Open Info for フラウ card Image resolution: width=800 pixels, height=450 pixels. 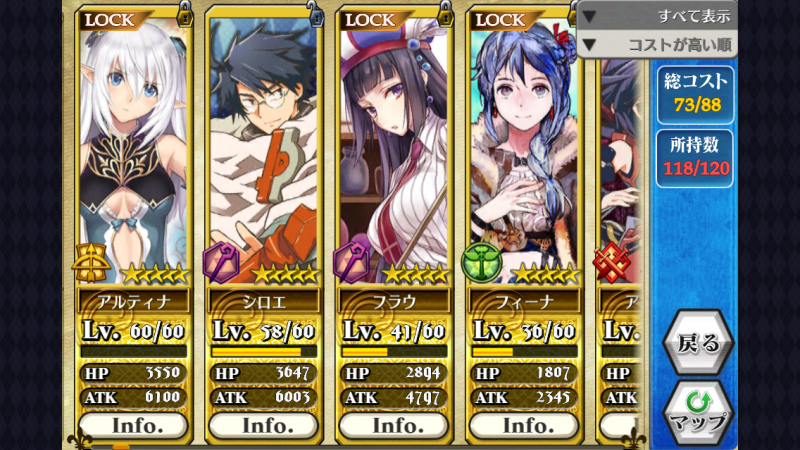coord(394,425)
